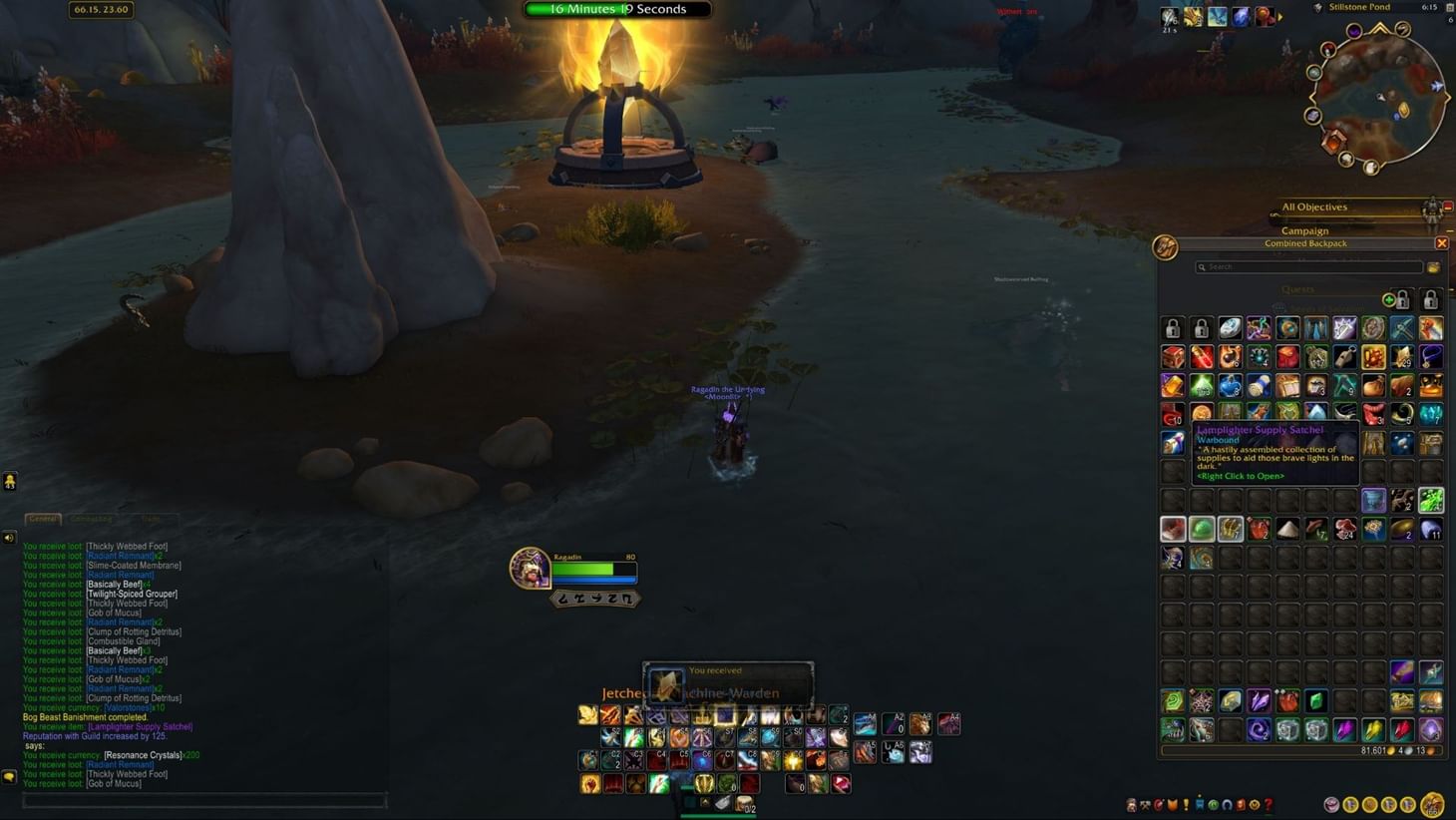
Task: Open the Professions micro menu icon
Action: pyautogui.click(x=1145, y=804)
